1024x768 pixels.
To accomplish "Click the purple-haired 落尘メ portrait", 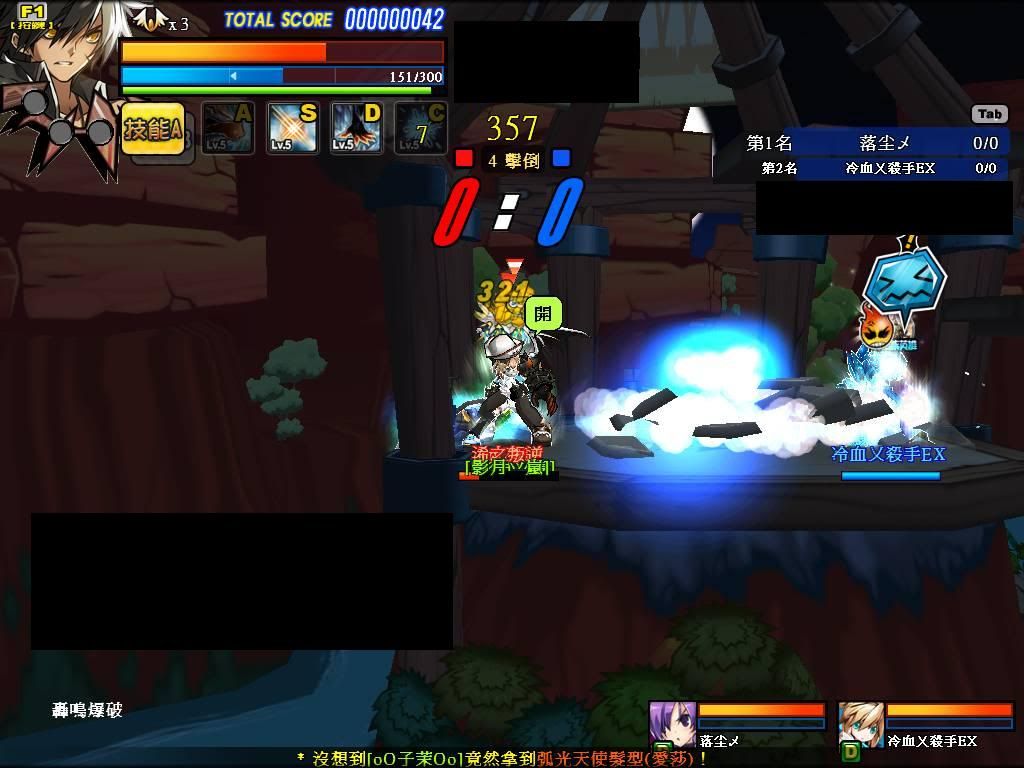I will point(672,724).
